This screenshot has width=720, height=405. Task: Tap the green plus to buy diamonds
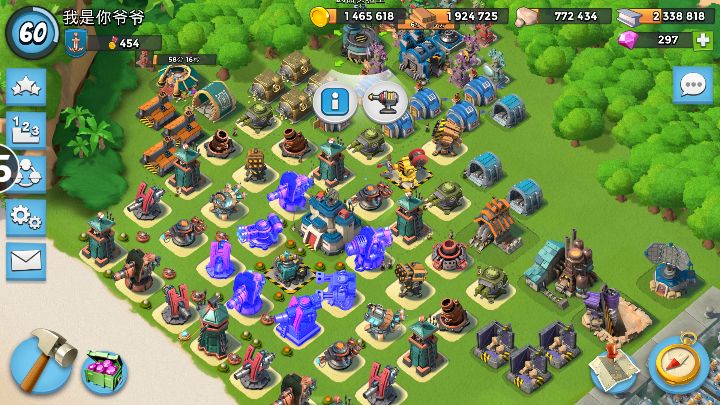702,40
